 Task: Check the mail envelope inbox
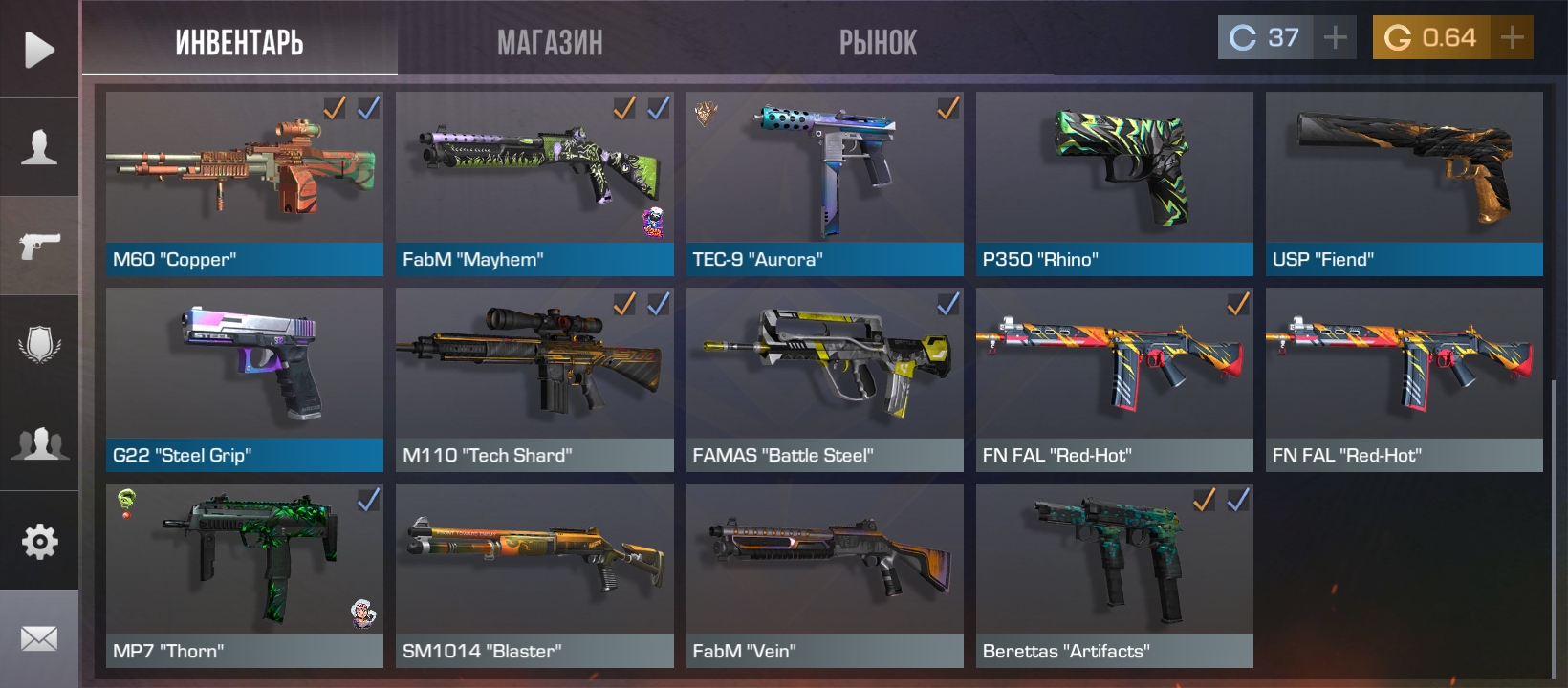(x=39, y=638)
